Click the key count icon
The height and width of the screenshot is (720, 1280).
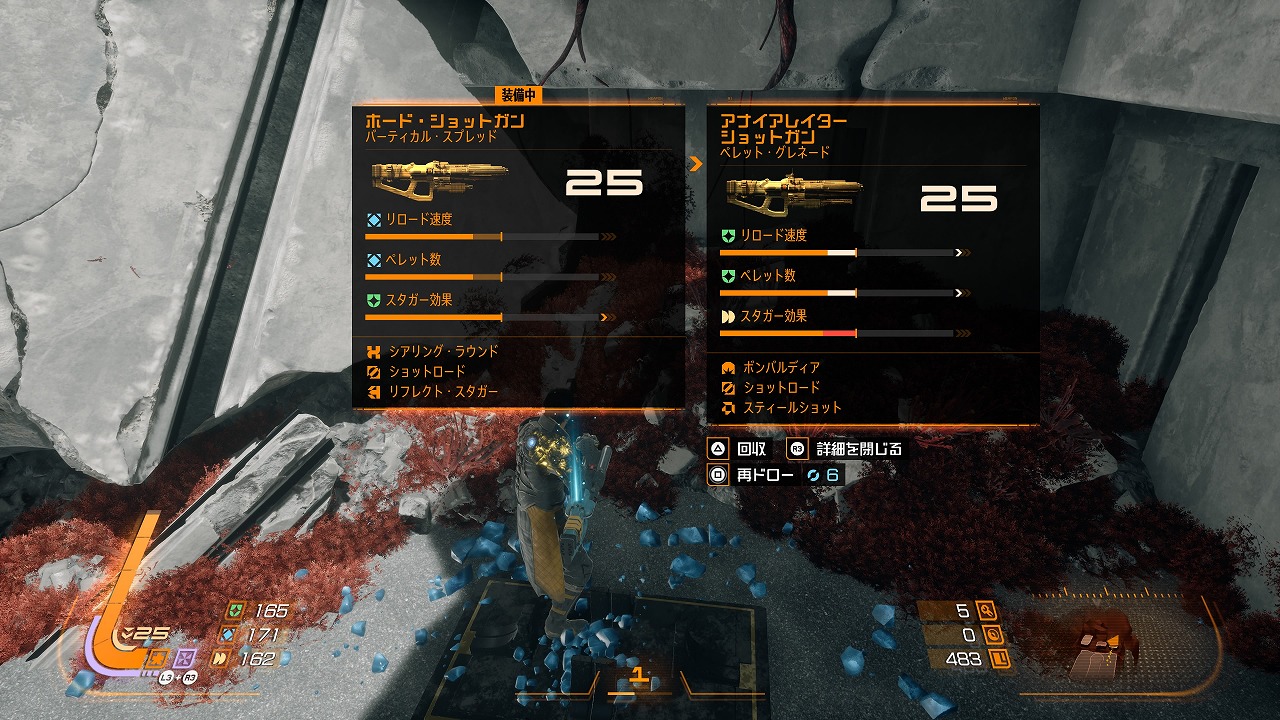989,610
